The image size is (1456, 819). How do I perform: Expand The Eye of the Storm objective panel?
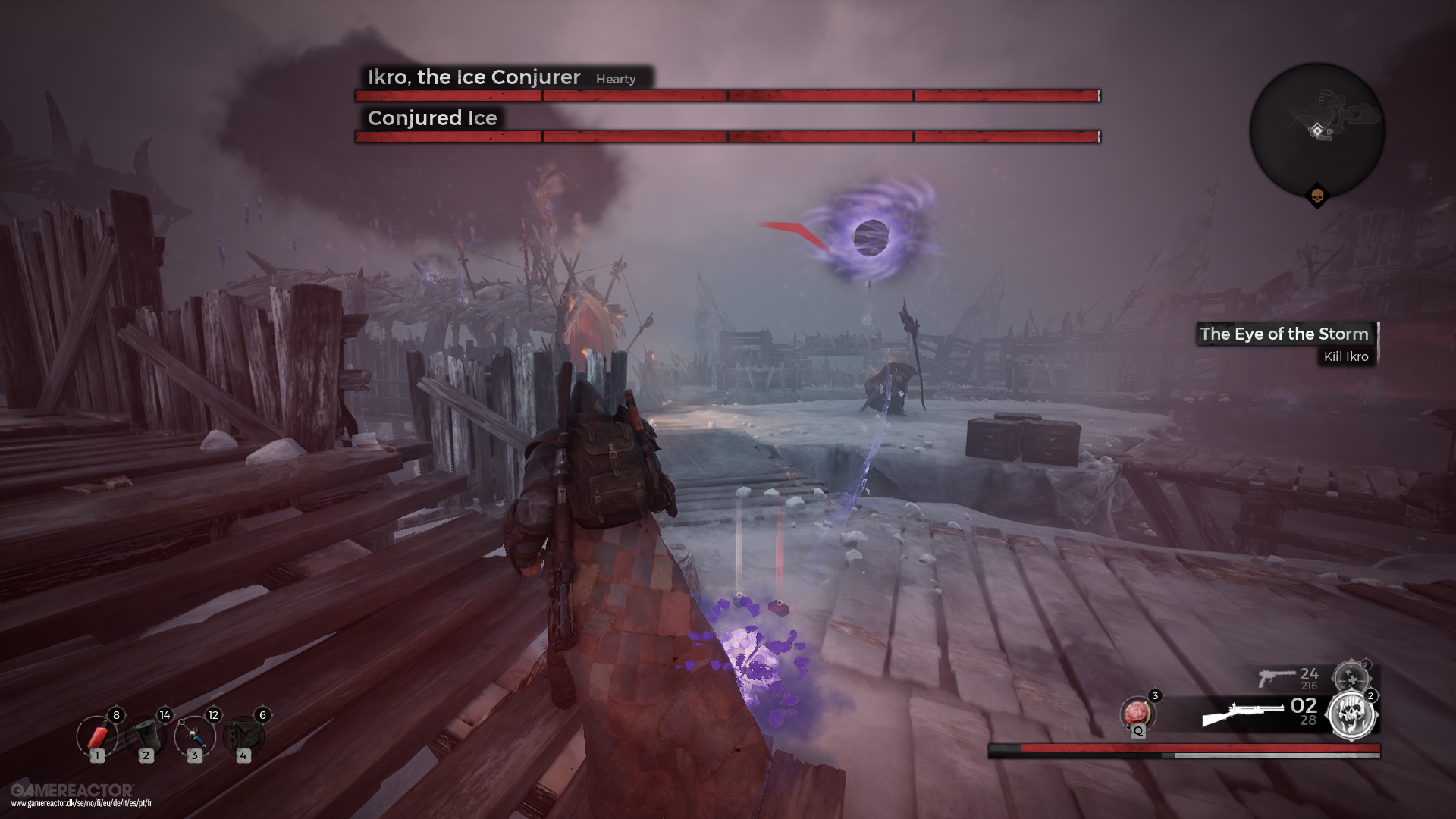point(1284,334)
